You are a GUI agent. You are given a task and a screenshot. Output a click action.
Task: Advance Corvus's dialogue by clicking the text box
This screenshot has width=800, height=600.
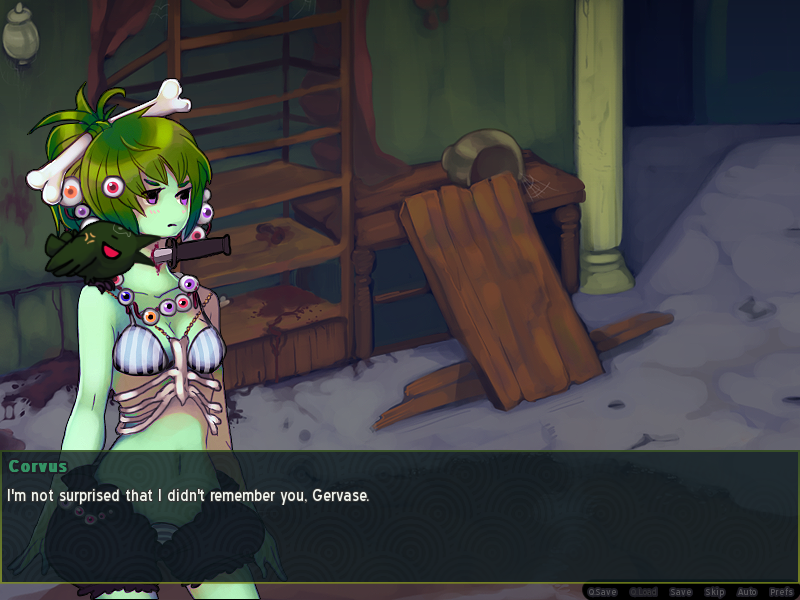[x=400, y=520]
